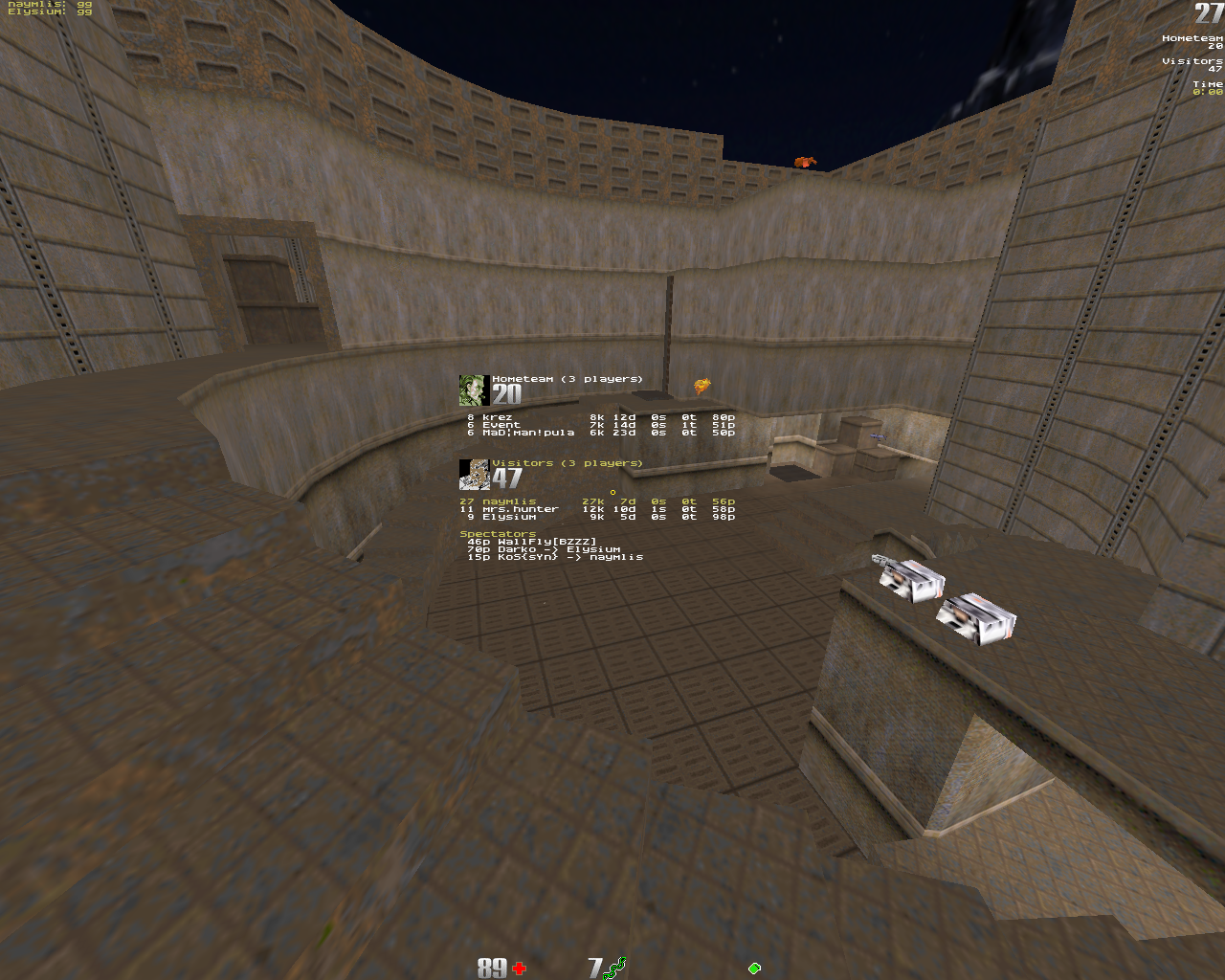The width and height of the screenshot is (1225, 980).
Task: Click the green item icon on the status bar
Action: (754, 969)
